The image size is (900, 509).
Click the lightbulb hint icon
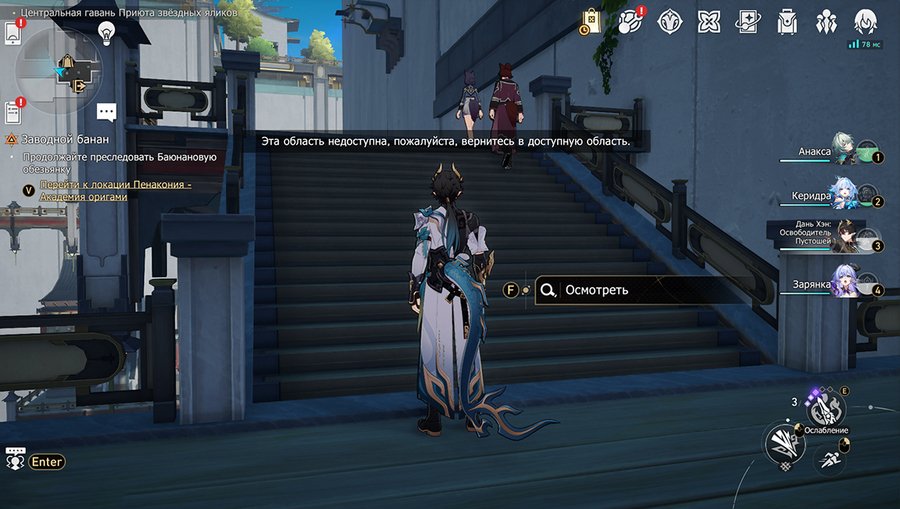point(106,32)
